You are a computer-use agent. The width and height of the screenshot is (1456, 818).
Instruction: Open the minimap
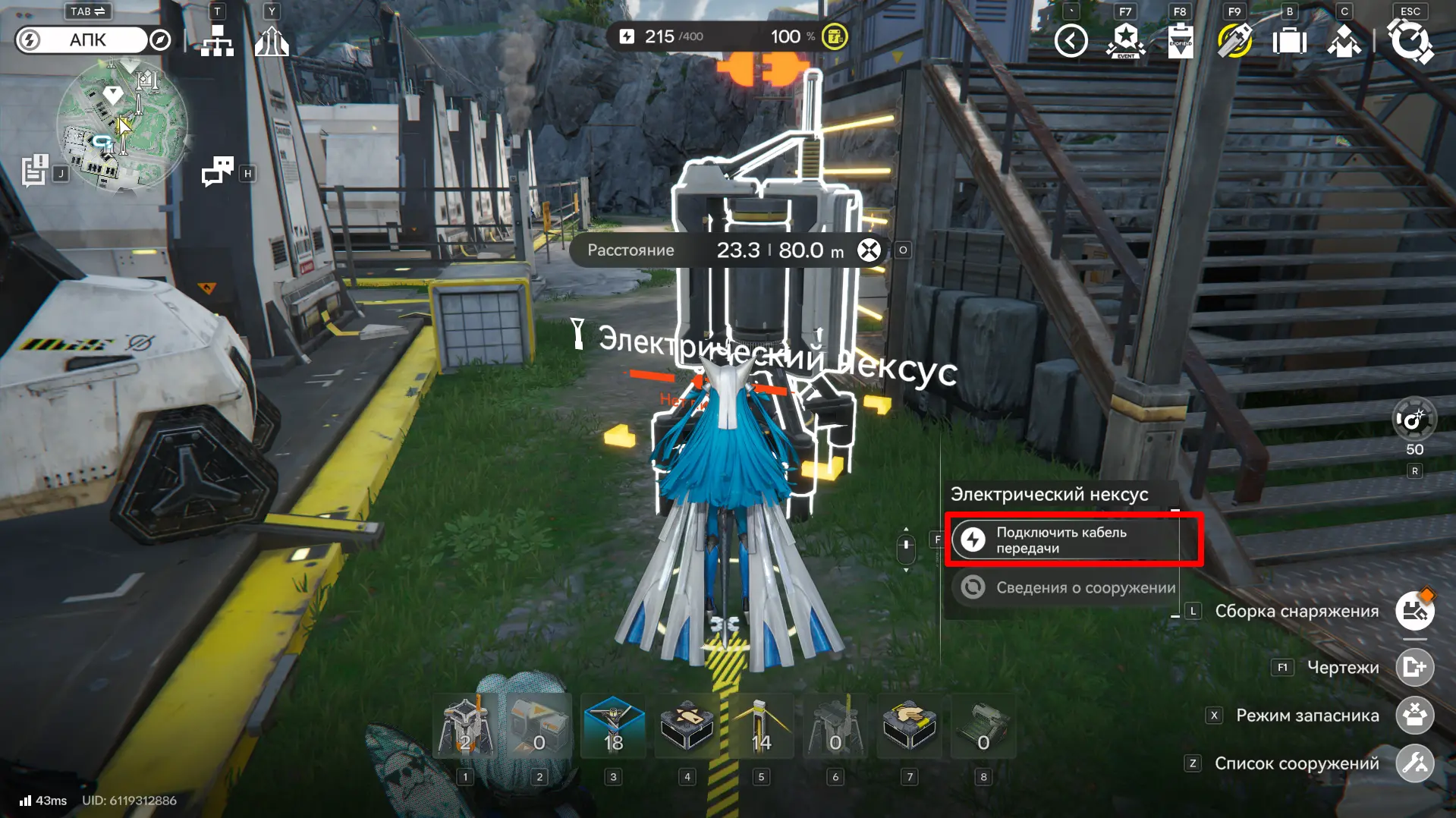pyautogui.click(x=121, y=125)
